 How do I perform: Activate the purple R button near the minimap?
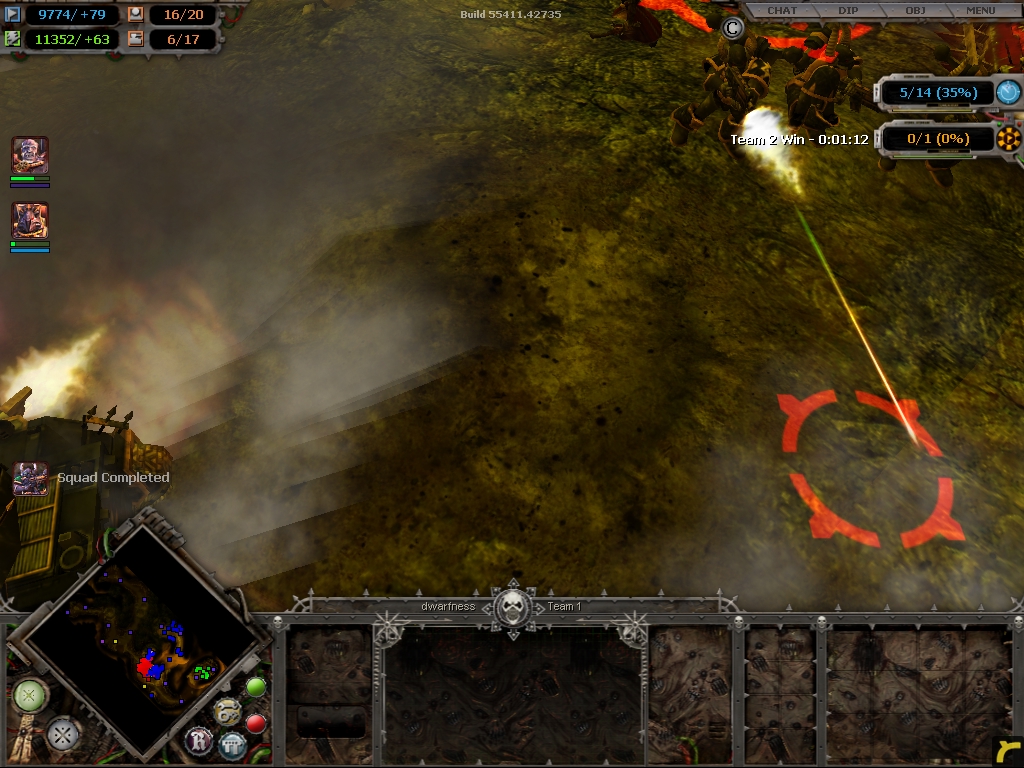[198, 741]
